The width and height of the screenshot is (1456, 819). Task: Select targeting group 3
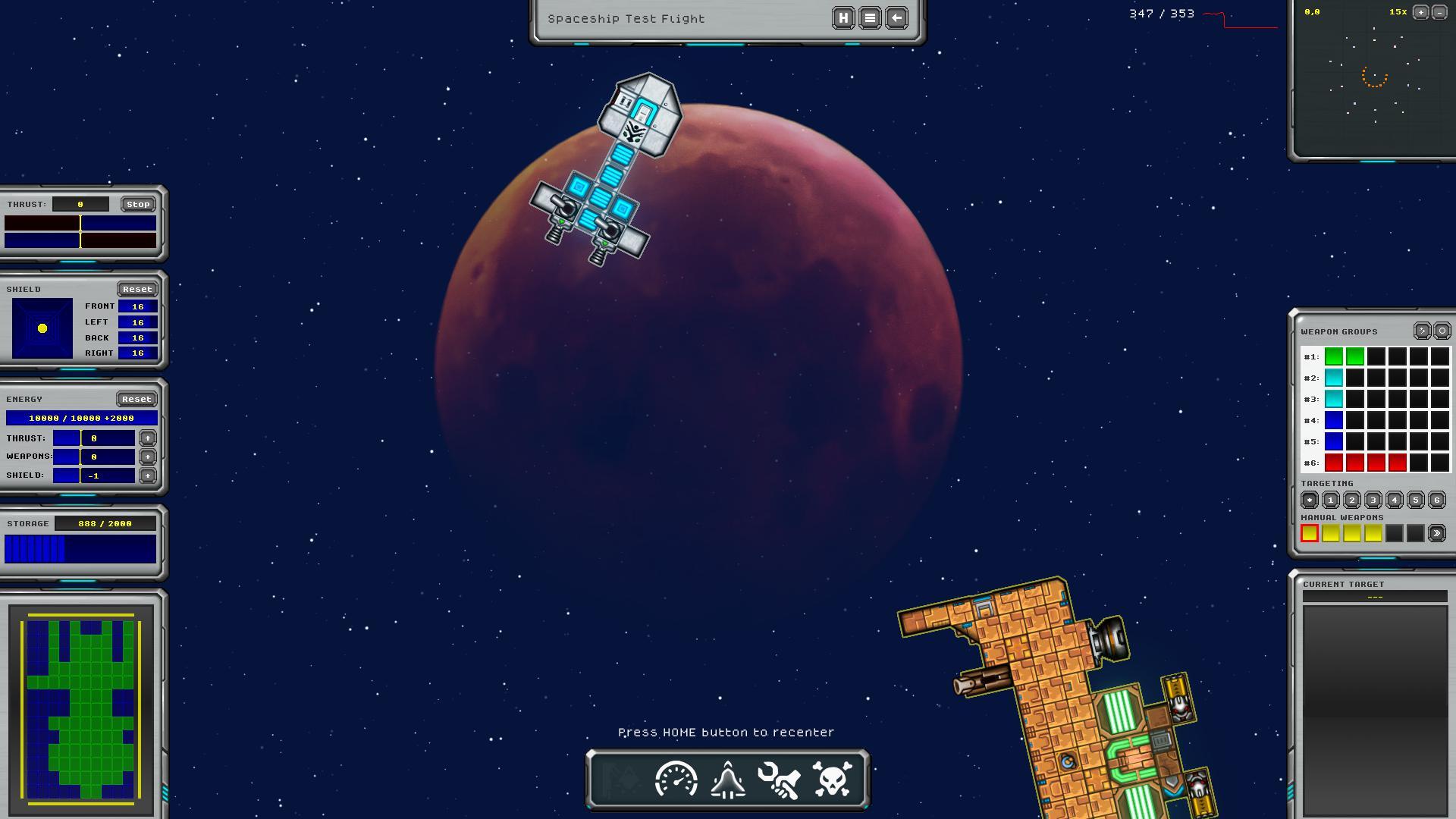[x=1373, y=500]
